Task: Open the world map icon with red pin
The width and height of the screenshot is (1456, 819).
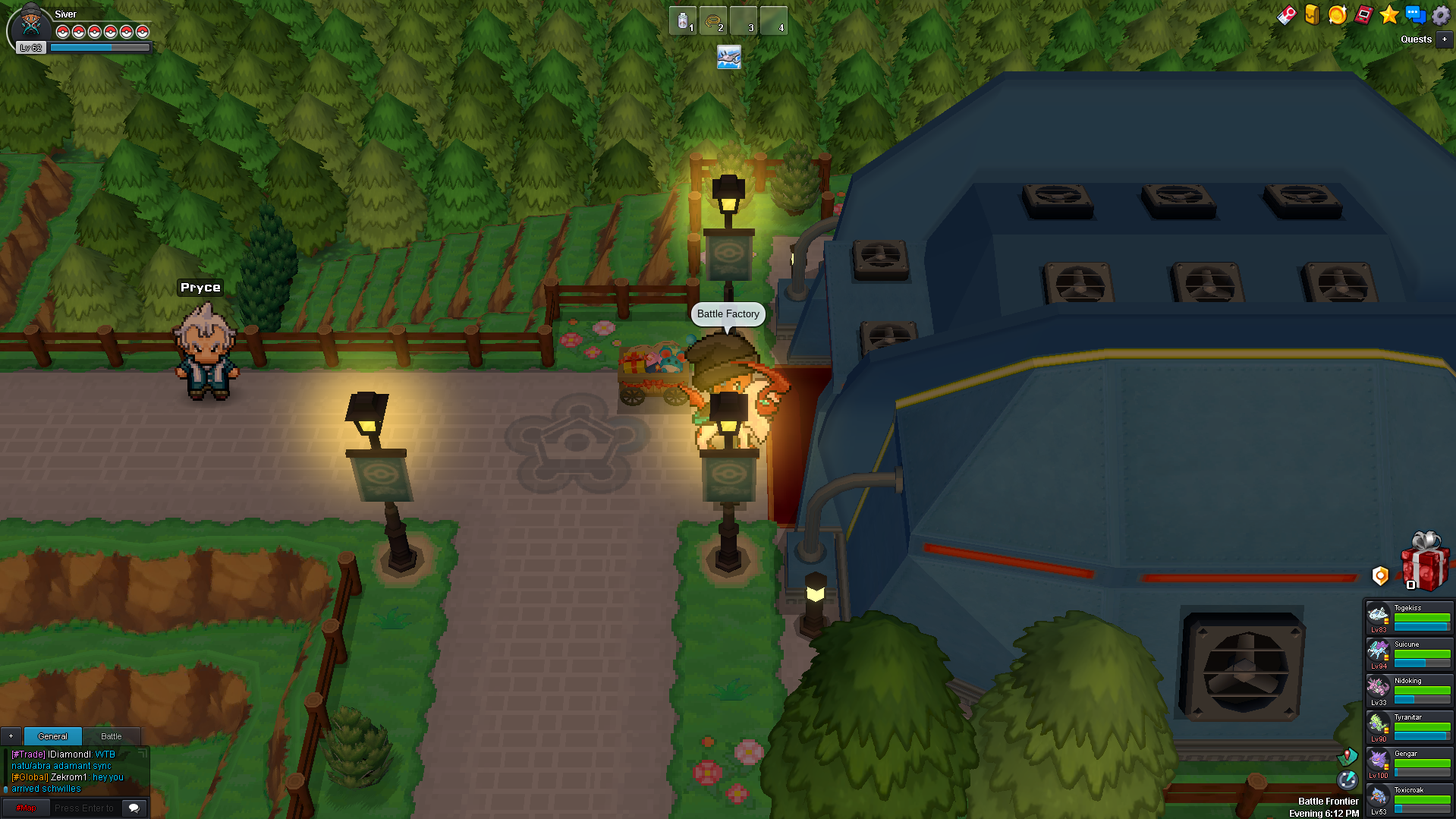Action: pyautogui.click(x=1348, y=756)
